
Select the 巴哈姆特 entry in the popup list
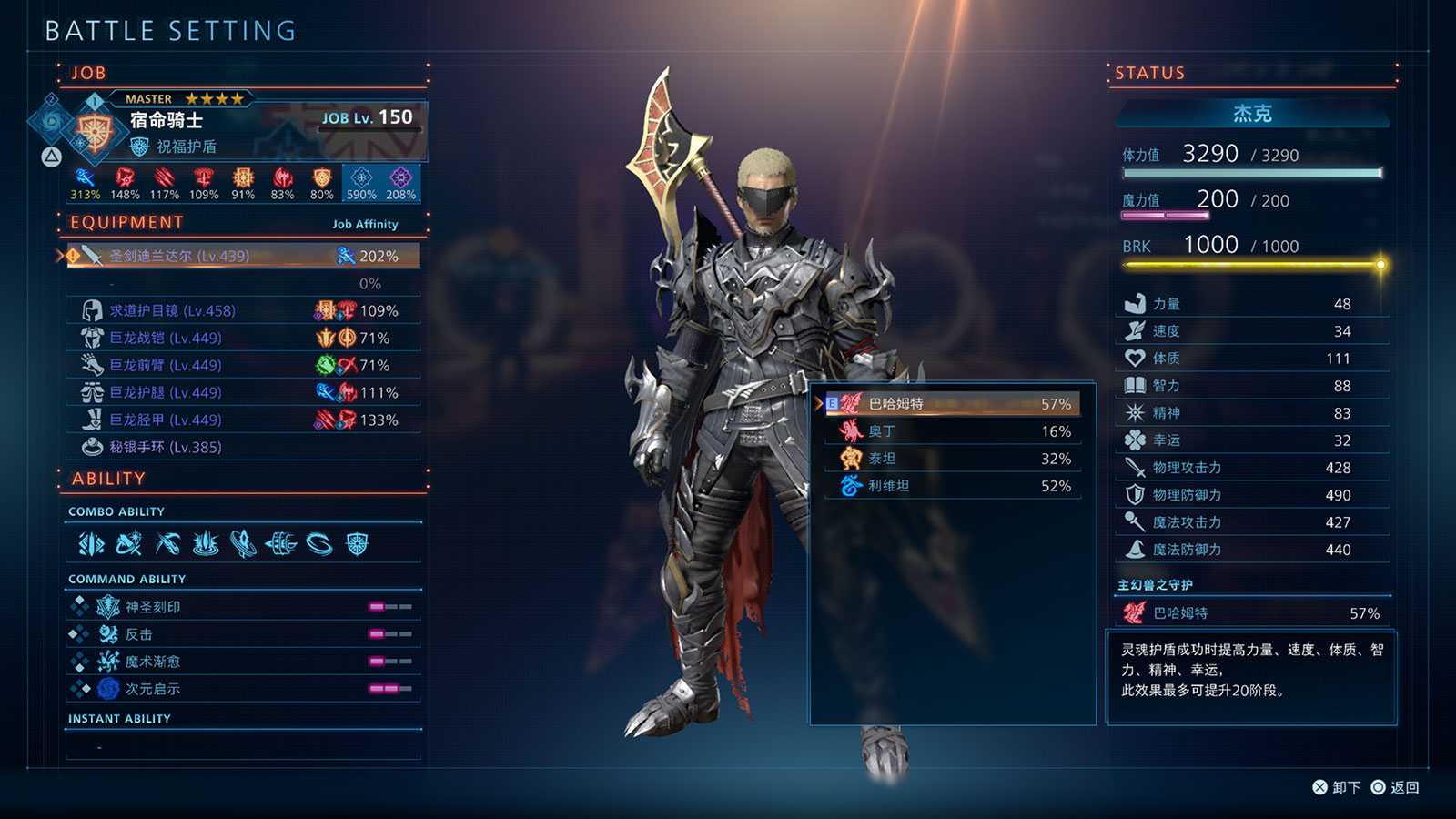tap(951, 404)
